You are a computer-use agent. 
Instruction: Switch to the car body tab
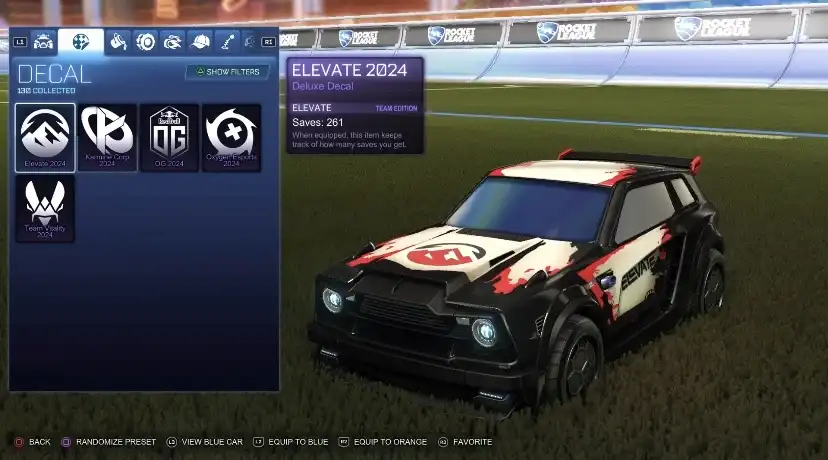43,42
